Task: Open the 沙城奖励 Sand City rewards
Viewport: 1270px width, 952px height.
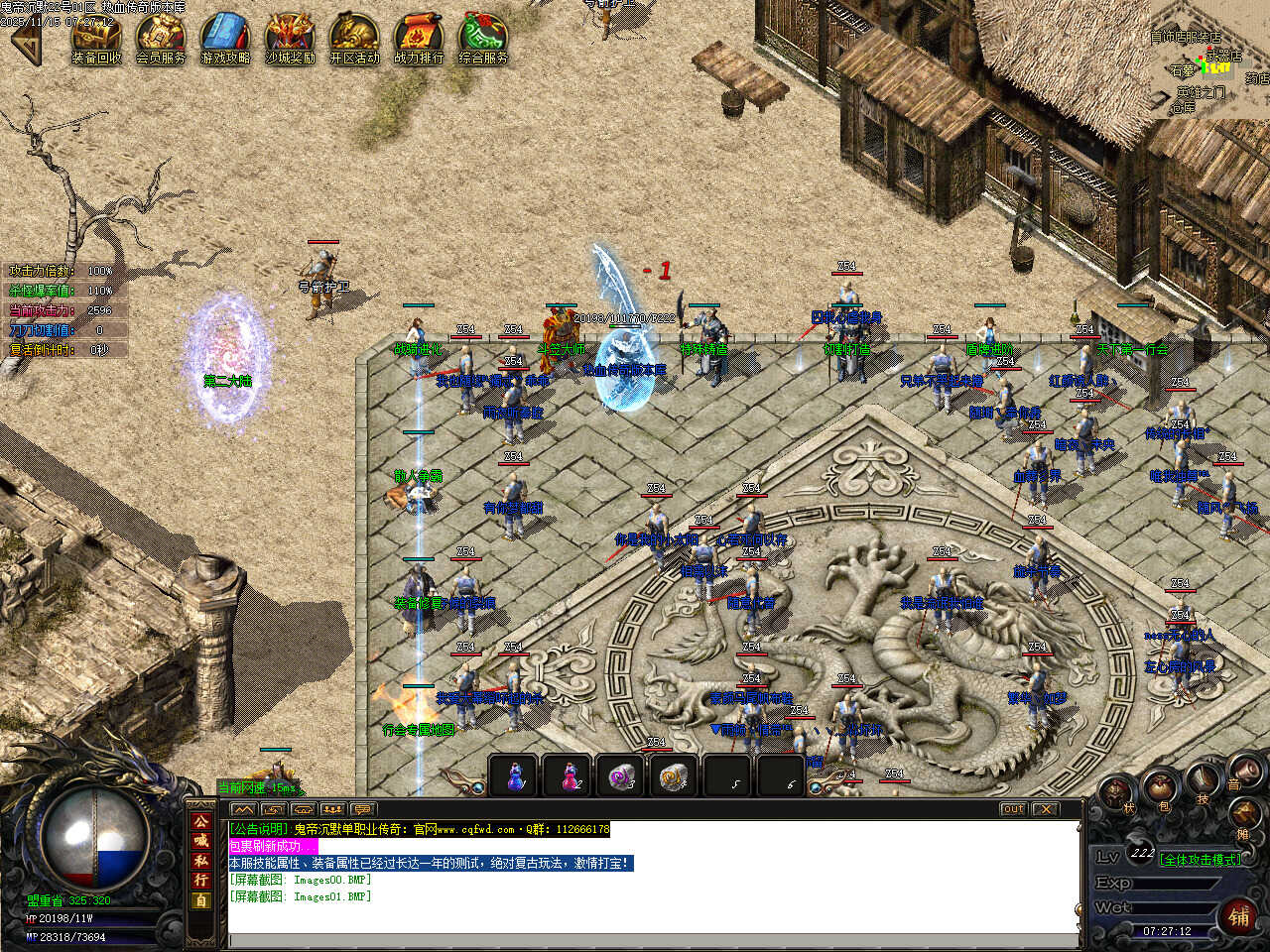Action: 290,37
